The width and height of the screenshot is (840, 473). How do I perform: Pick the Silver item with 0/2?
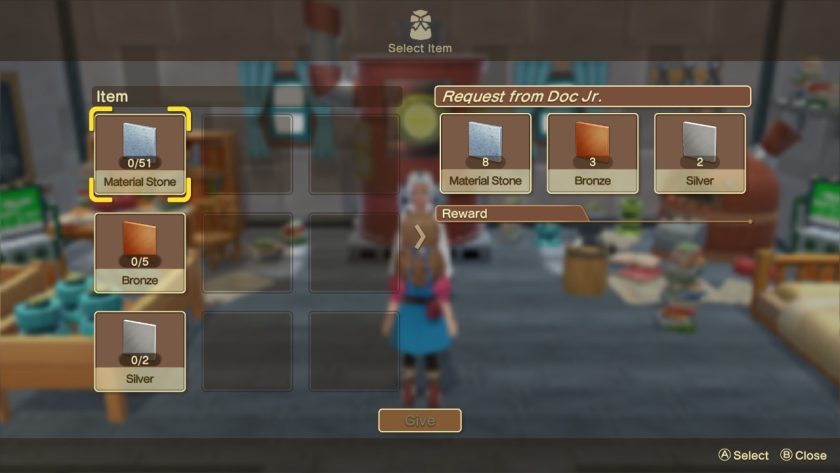click(x=139, y=350)
